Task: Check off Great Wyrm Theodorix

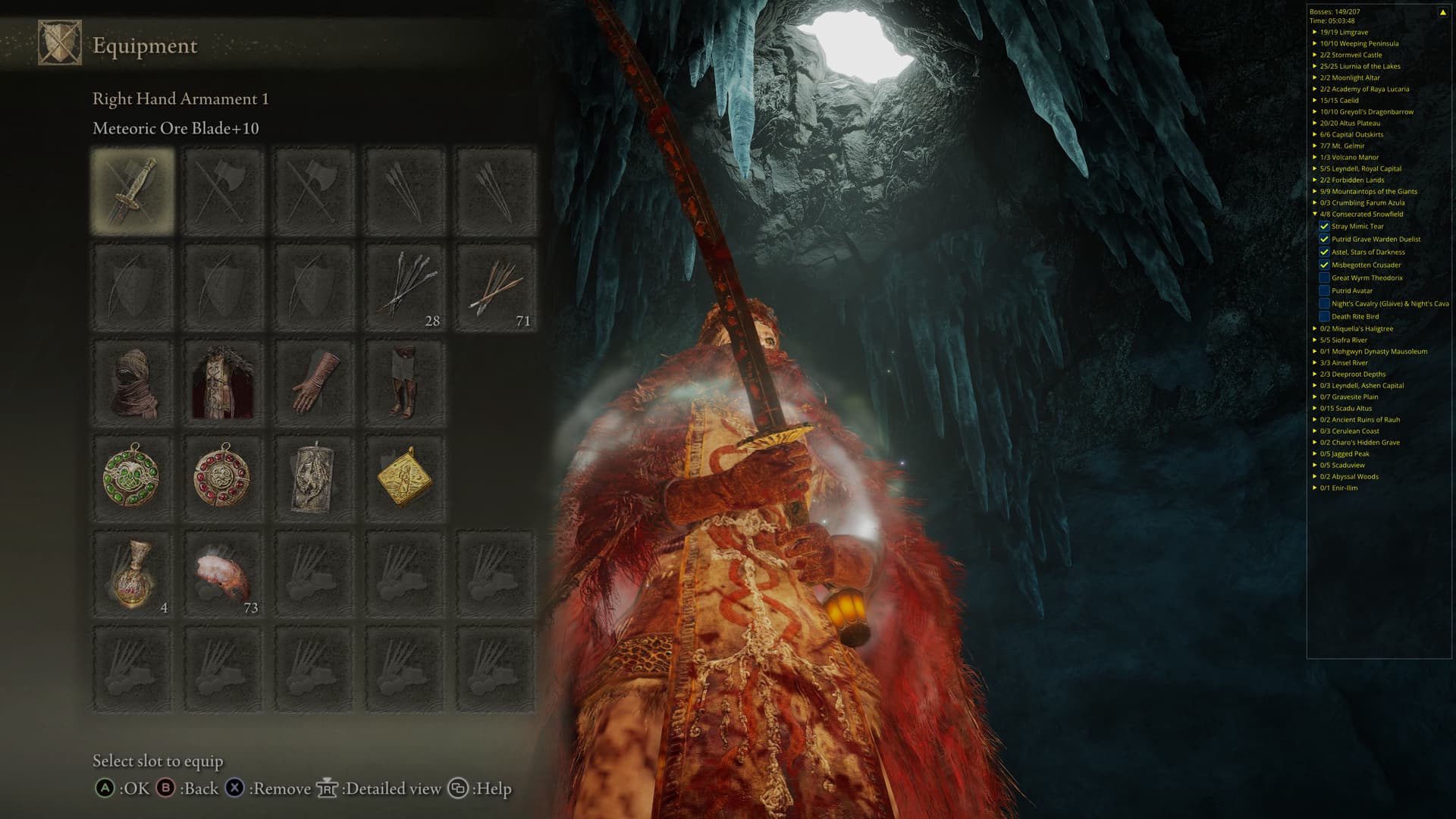Action: pos(1324,278)
